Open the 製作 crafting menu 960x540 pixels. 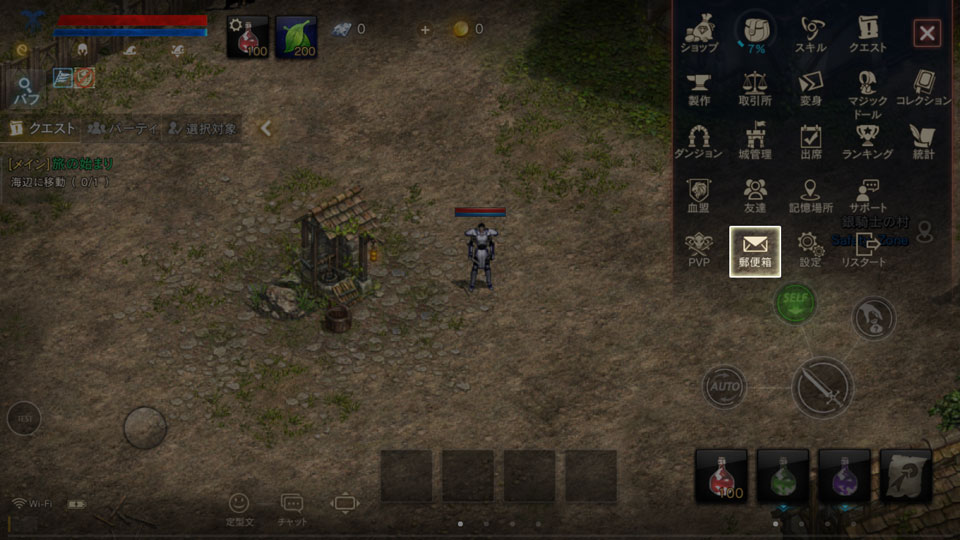click(x=699, y=88)
